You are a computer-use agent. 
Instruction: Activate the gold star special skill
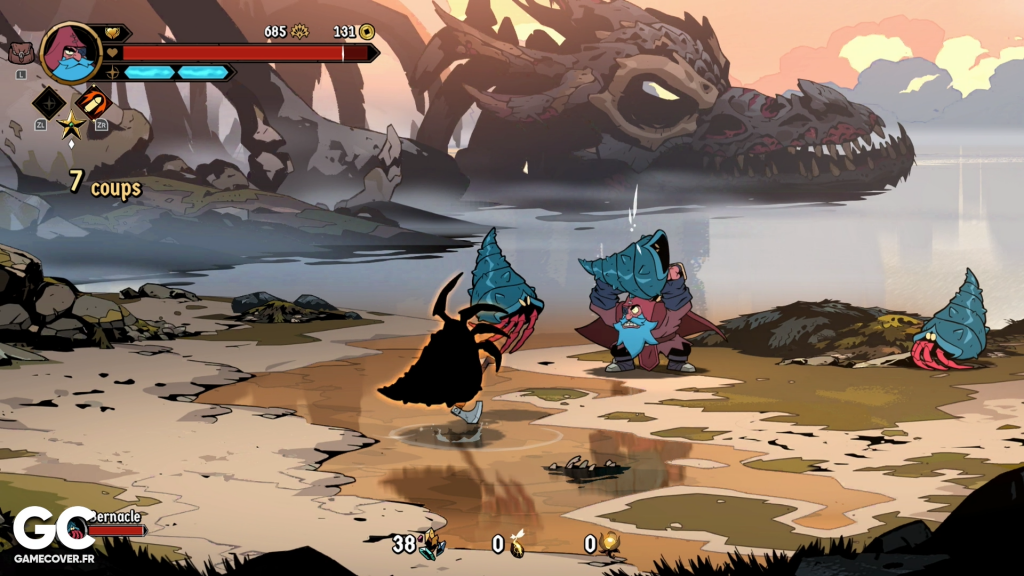tap(71, 125)
